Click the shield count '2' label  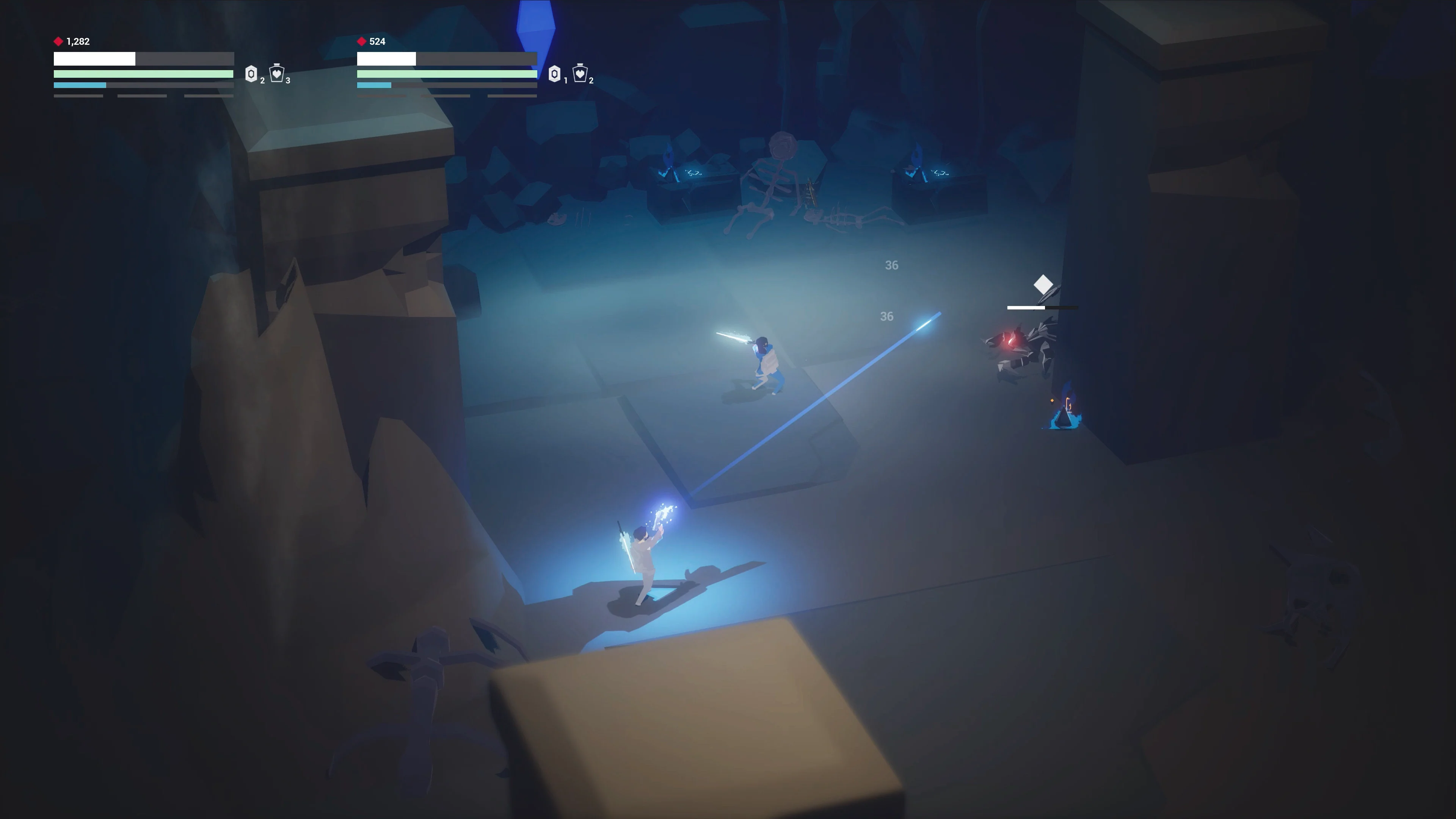(x=262, y=81)
